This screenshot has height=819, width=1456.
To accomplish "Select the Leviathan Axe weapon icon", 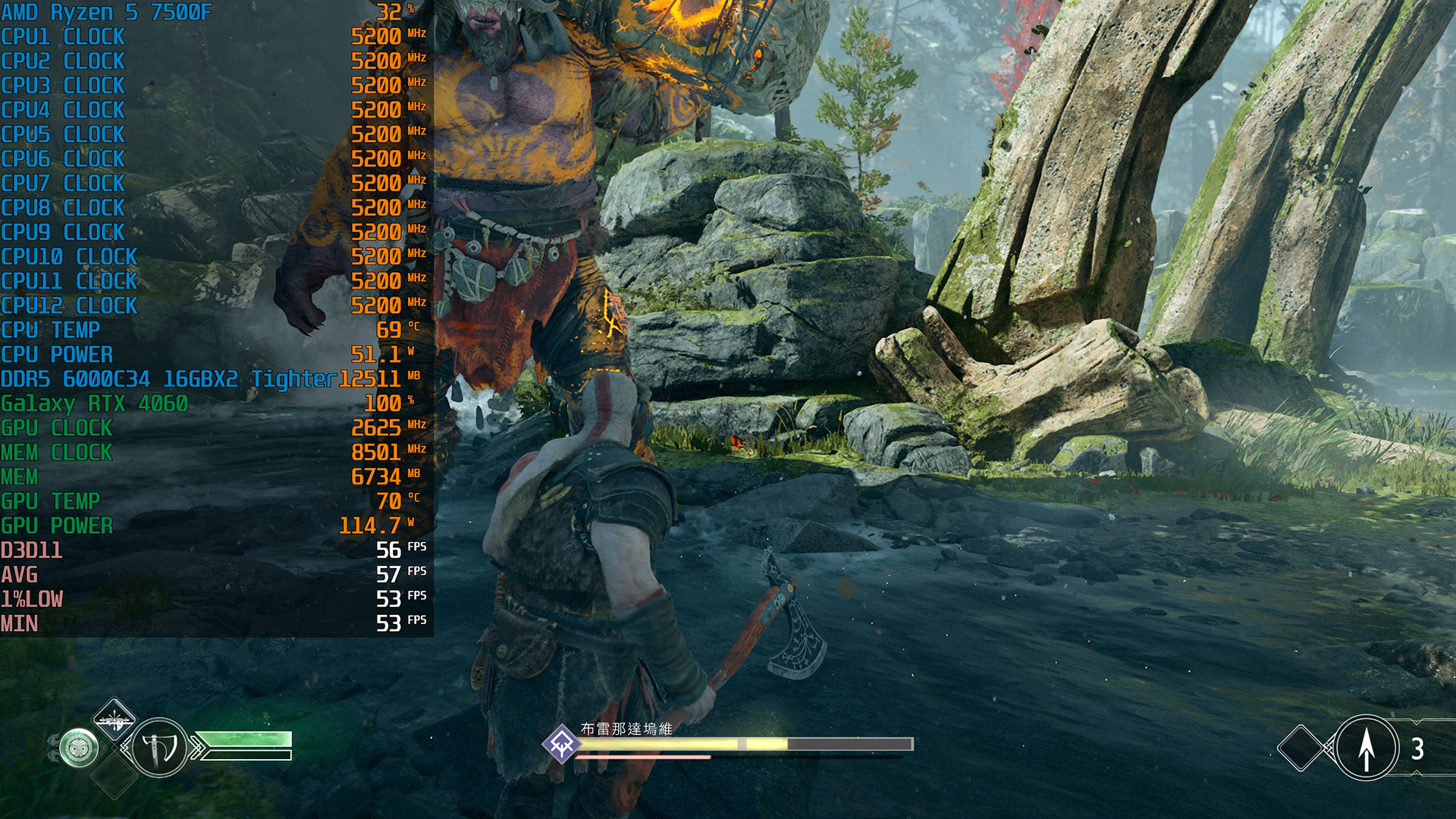I will pyautogui.click(x=159, y=748).
